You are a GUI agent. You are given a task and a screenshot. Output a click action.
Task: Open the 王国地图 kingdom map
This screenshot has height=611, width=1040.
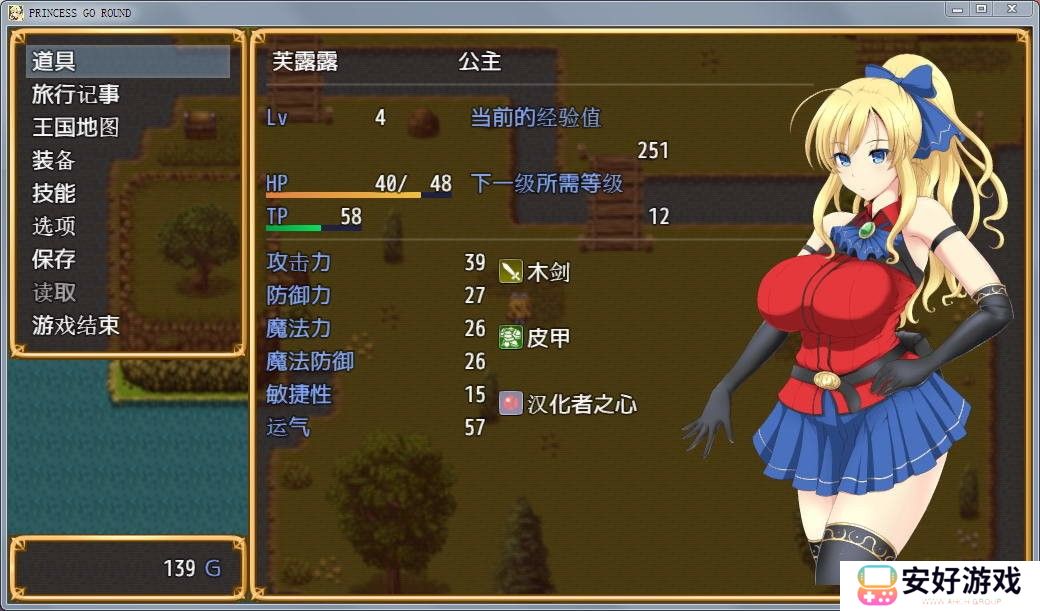tap(76, 127)
